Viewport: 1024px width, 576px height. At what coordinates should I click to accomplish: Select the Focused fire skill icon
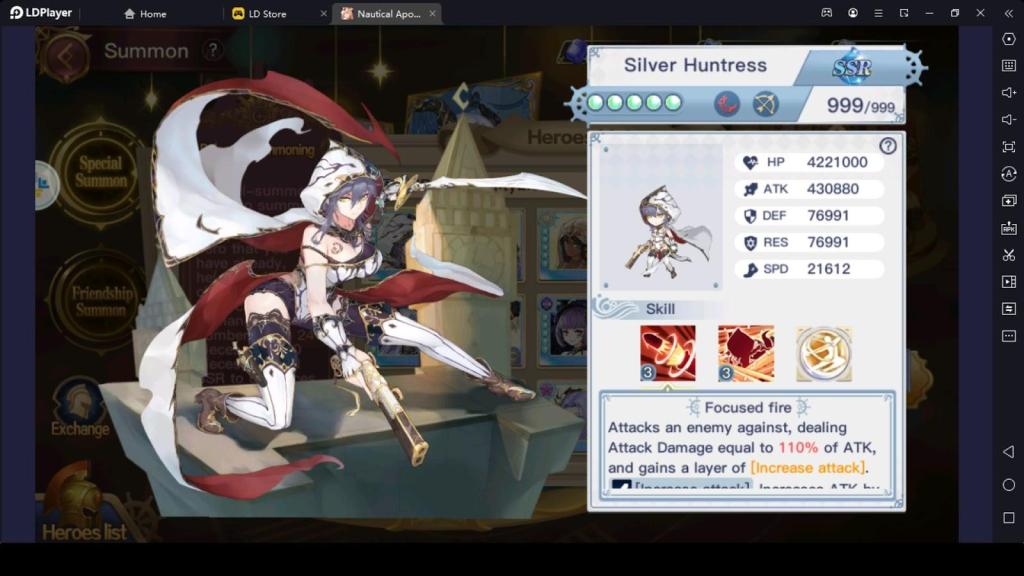(667, 353)
